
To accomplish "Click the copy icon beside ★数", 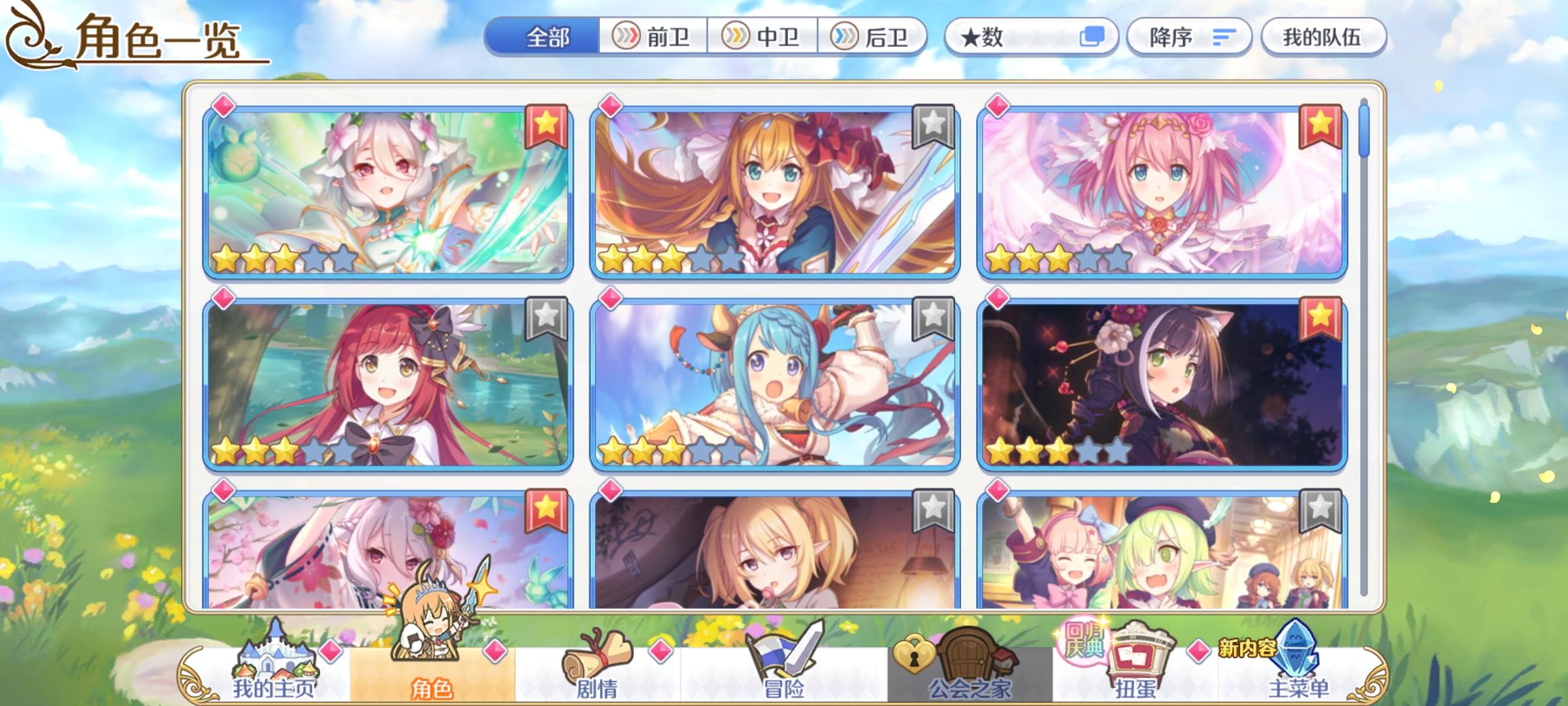I will [x=1092, y=37].
